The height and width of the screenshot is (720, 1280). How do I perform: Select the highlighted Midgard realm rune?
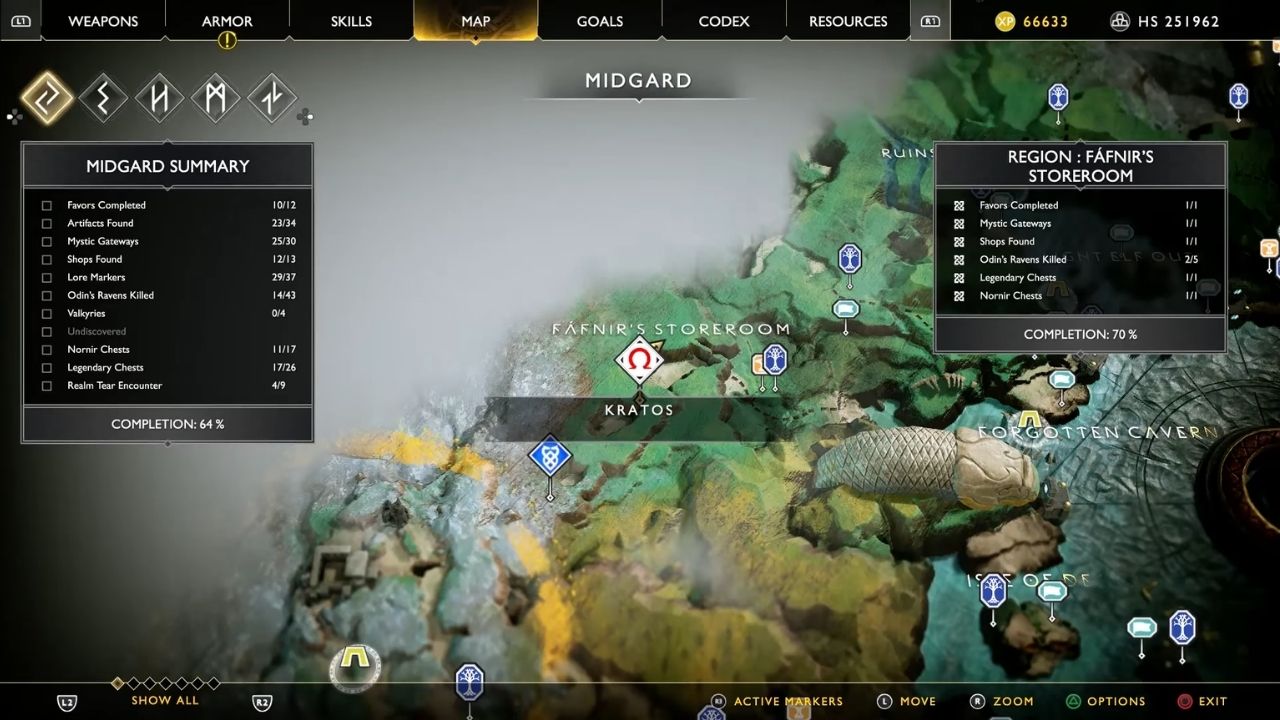click(x=47, y=98)
